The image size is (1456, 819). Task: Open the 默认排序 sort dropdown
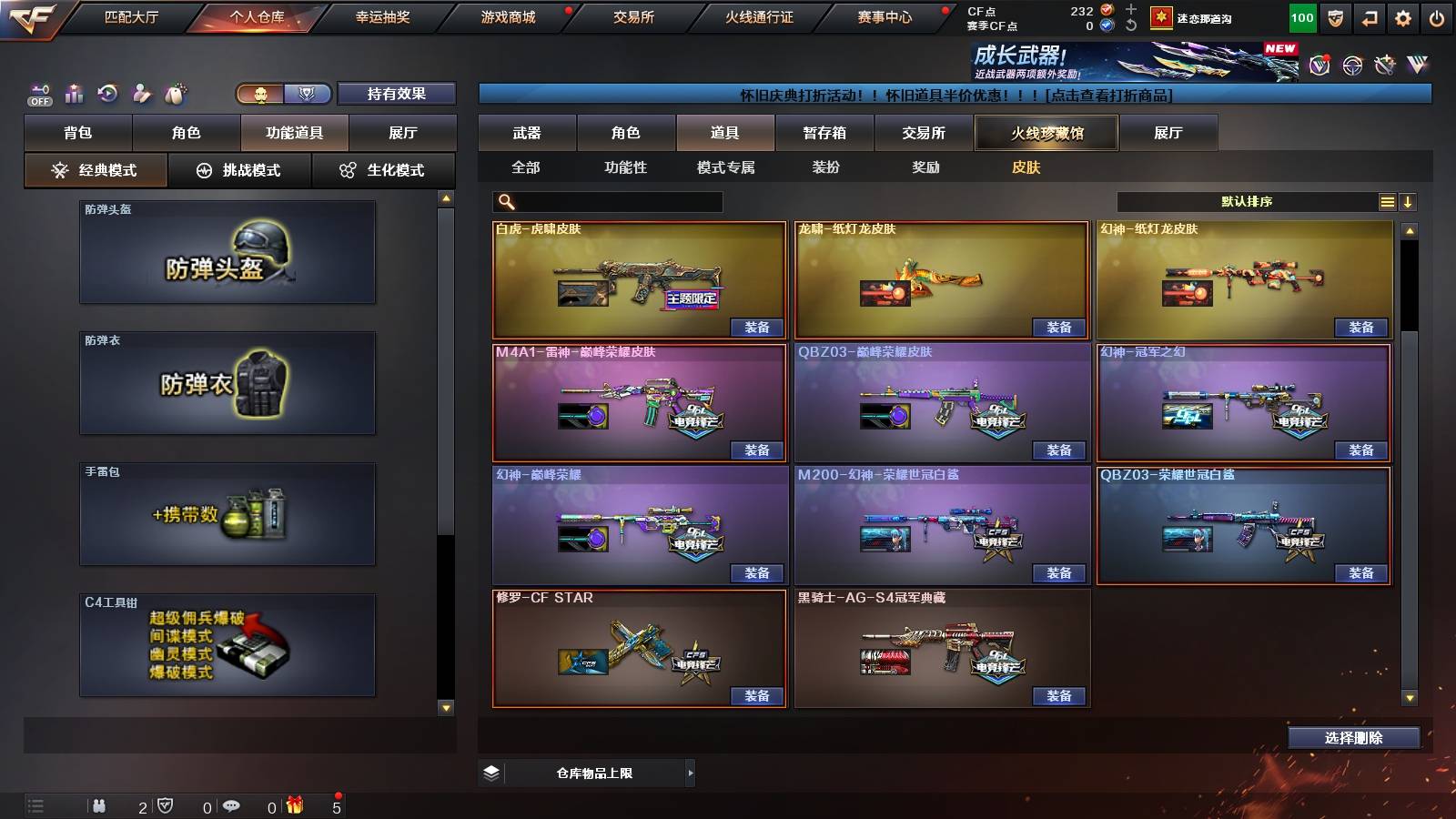pyautogui.click(x=1247, y=201)
